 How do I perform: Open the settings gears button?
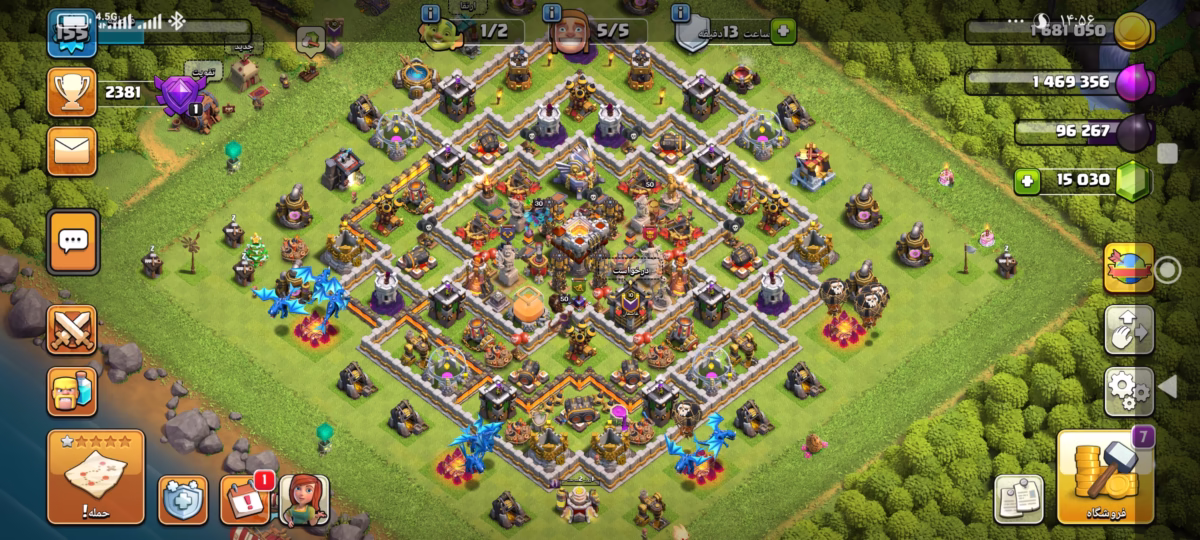pyautogui.click(x=1129, y=391)
